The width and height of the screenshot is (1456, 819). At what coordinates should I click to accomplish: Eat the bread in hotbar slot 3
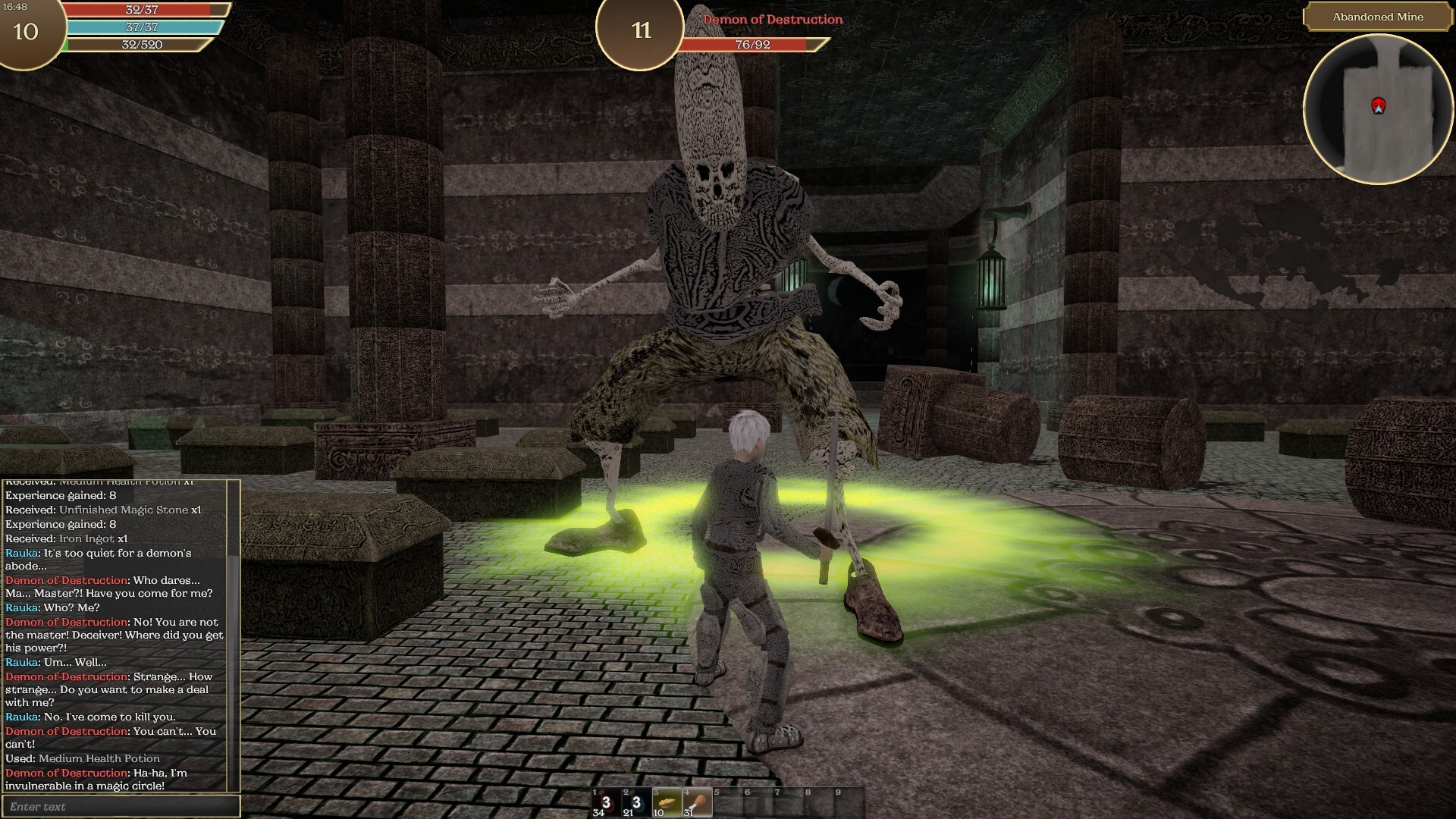point(667,803)
